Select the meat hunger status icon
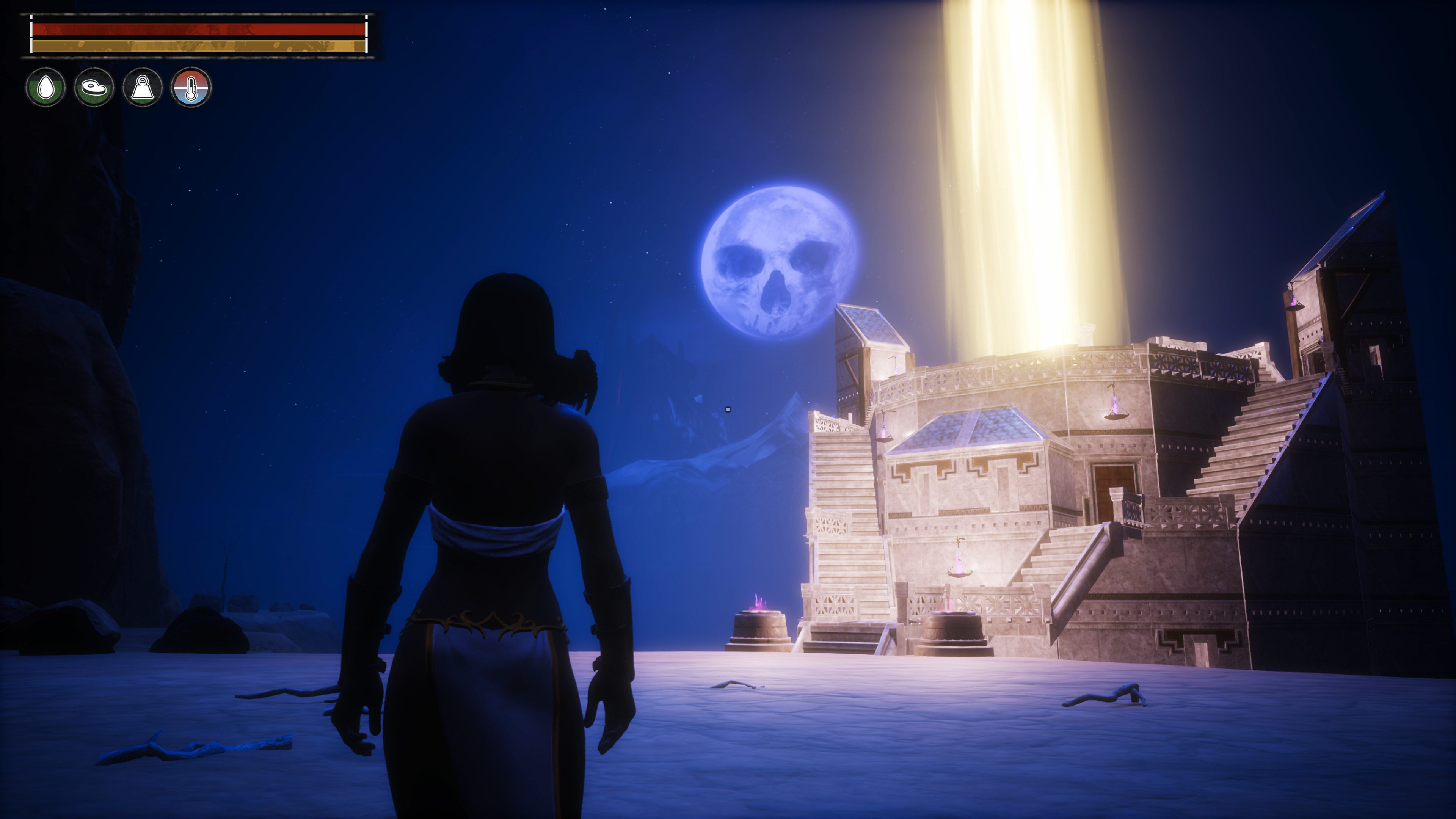1456x819 pixels. click(94, 88)
